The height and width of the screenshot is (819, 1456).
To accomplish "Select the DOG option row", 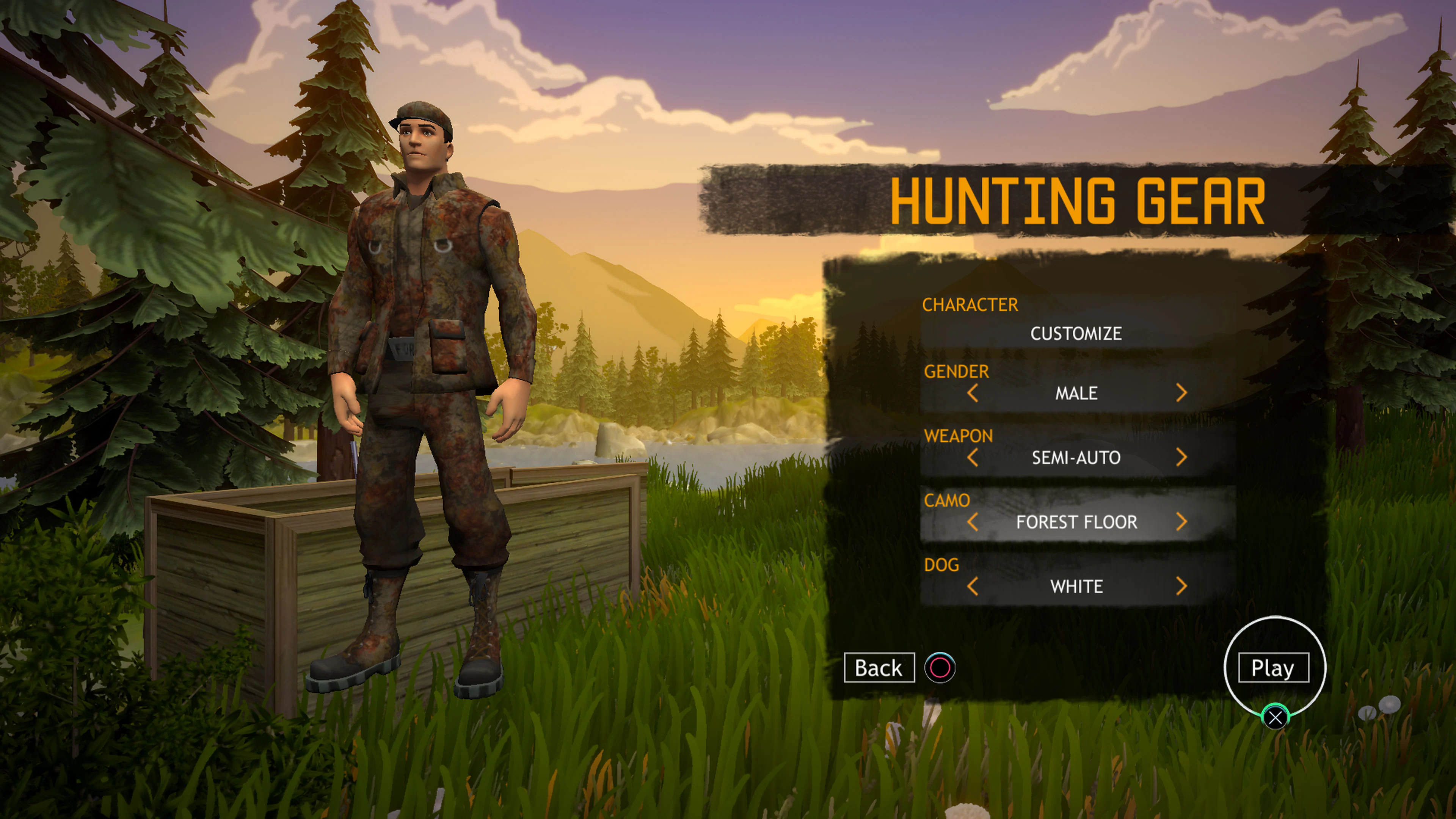I will 1077,587.
